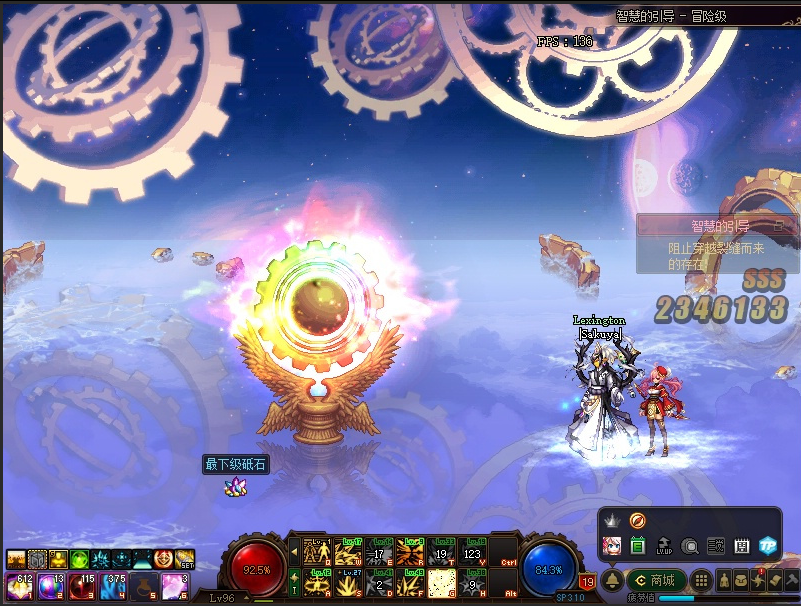
Task: Open the LV.UP level-up guide icon
Action: point(664,546)
